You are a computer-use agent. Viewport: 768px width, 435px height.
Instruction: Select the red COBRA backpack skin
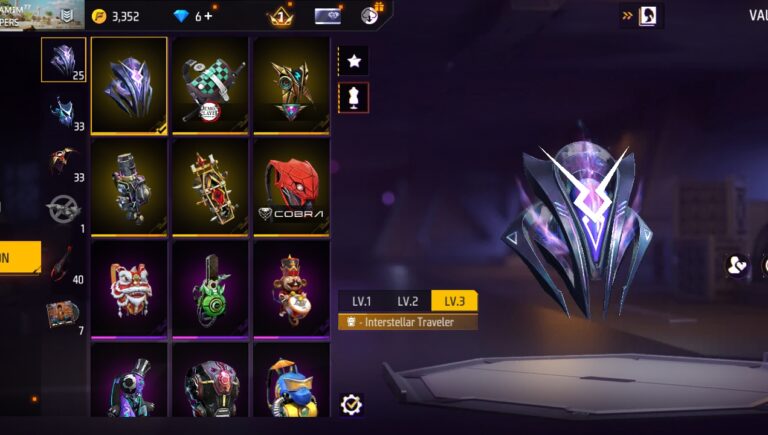(291, 186)
